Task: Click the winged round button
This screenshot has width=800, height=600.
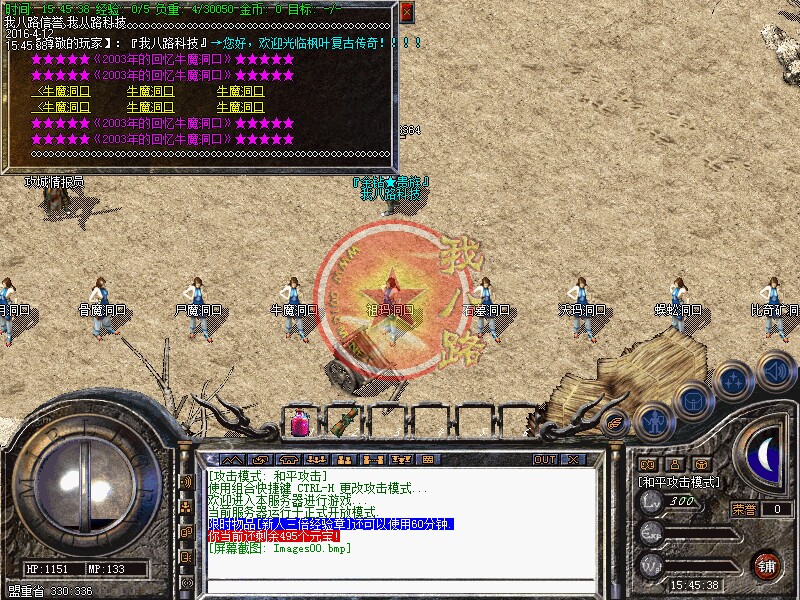Action: tap(615, 421)
